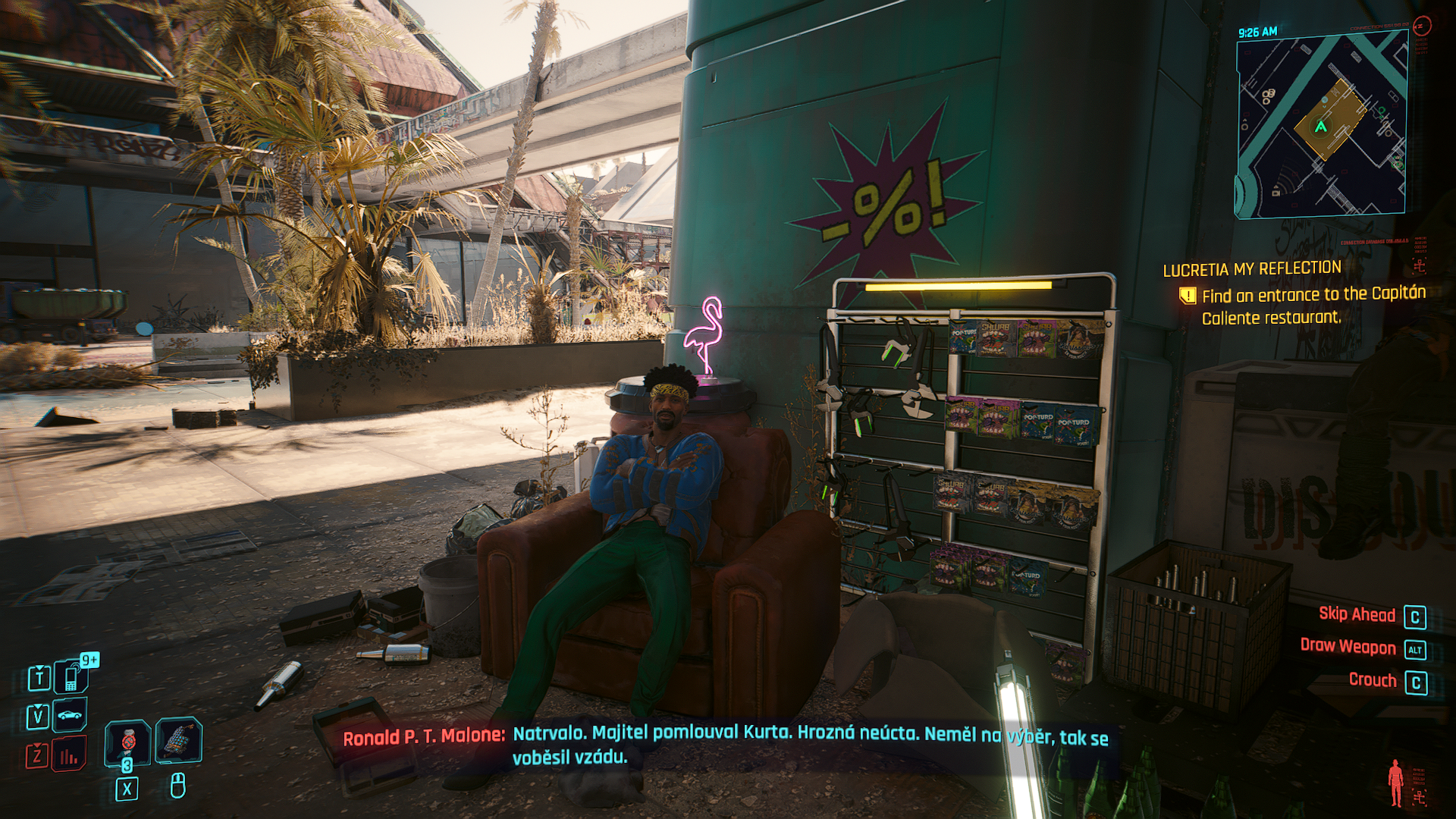Screen dimensions: 1456x819
Task: Select the grenade gadget slot
Action: pyautogui.click(x=179, y=740)
